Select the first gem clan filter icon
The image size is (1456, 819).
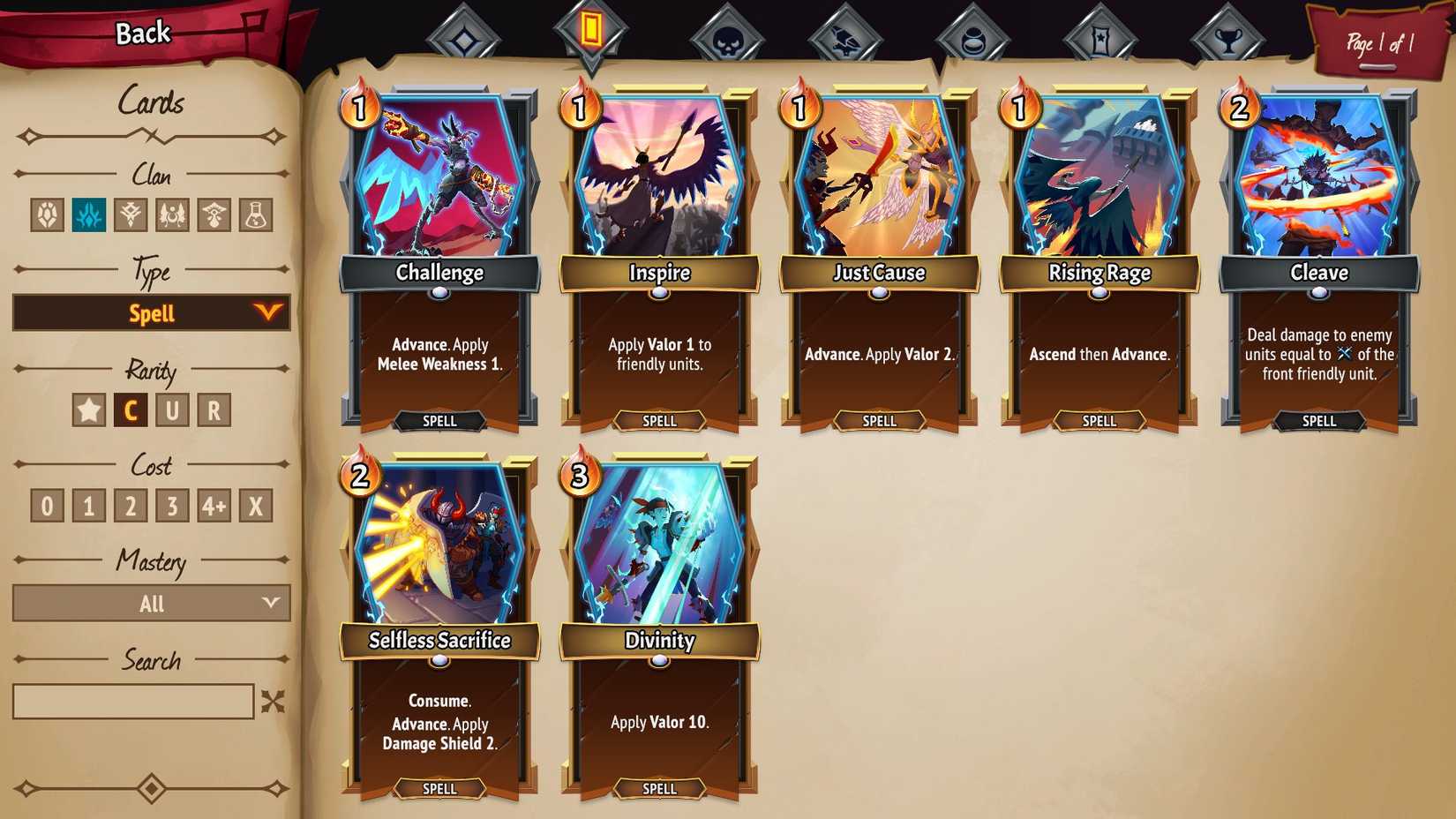tap(49, 214)
